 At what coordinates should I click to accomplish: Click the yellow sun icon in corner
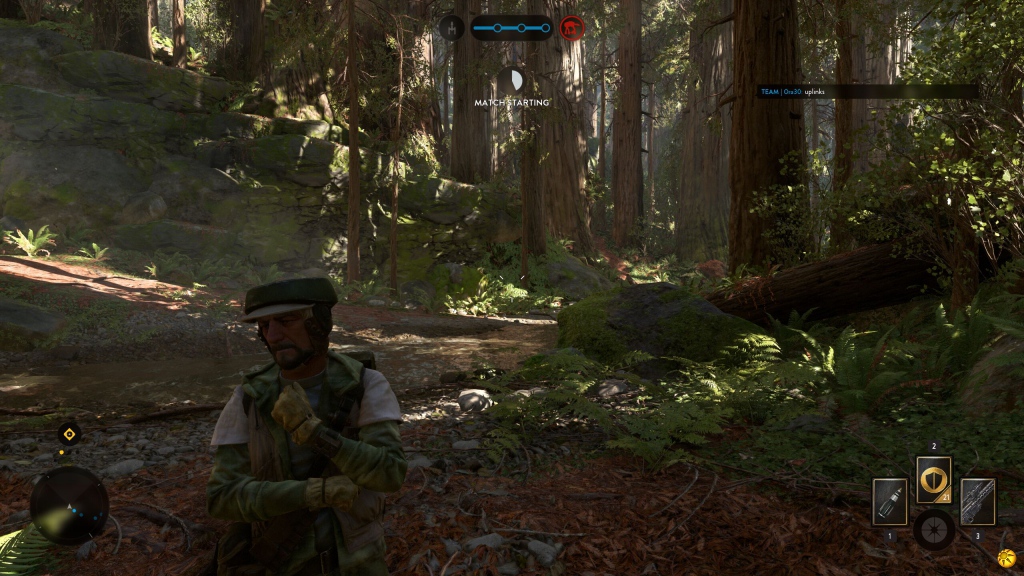click(x=1005, y=556)
